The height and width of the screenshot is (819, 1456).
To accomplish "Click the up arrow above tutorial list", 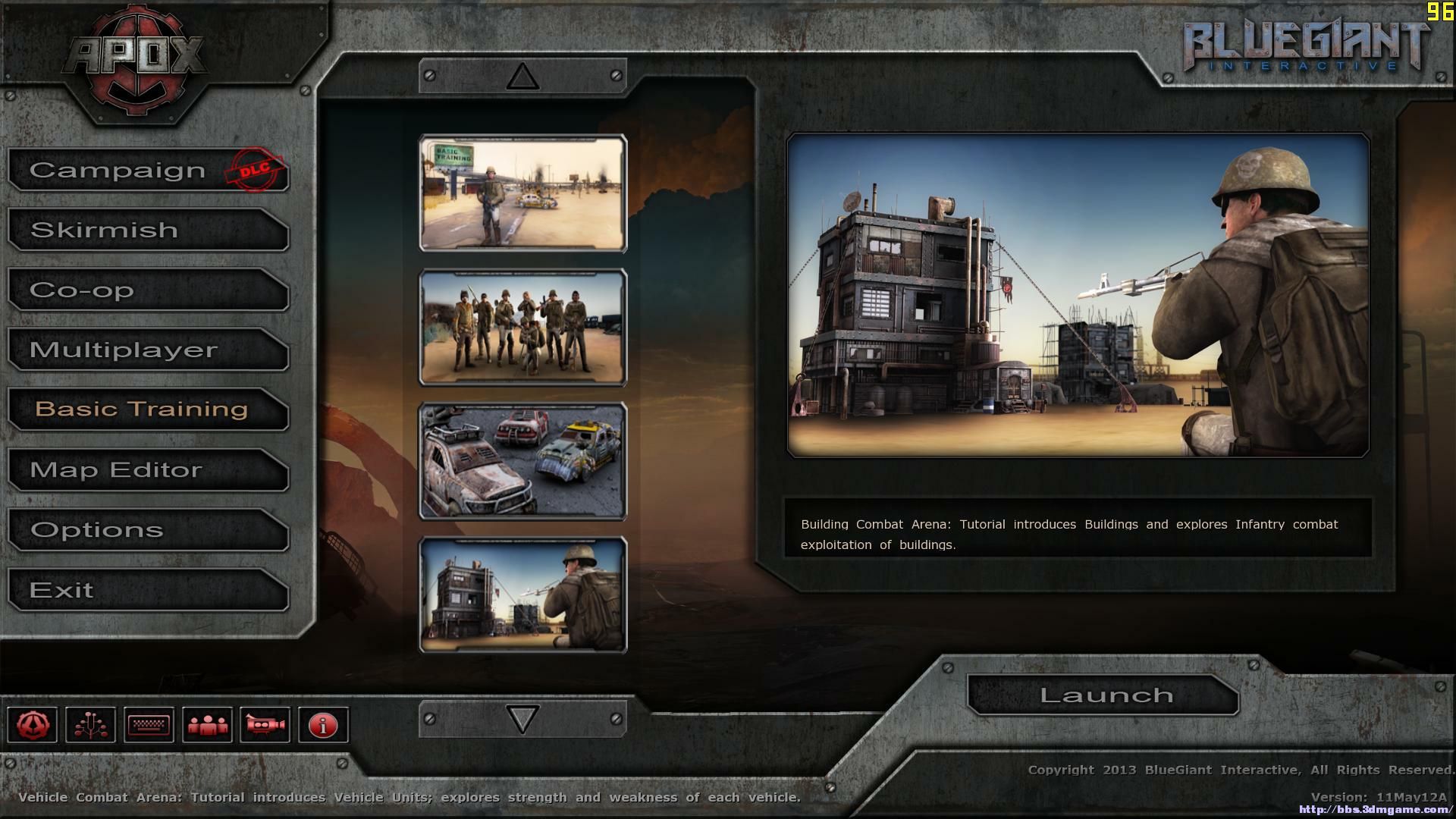I will click(x=522, y=77).
